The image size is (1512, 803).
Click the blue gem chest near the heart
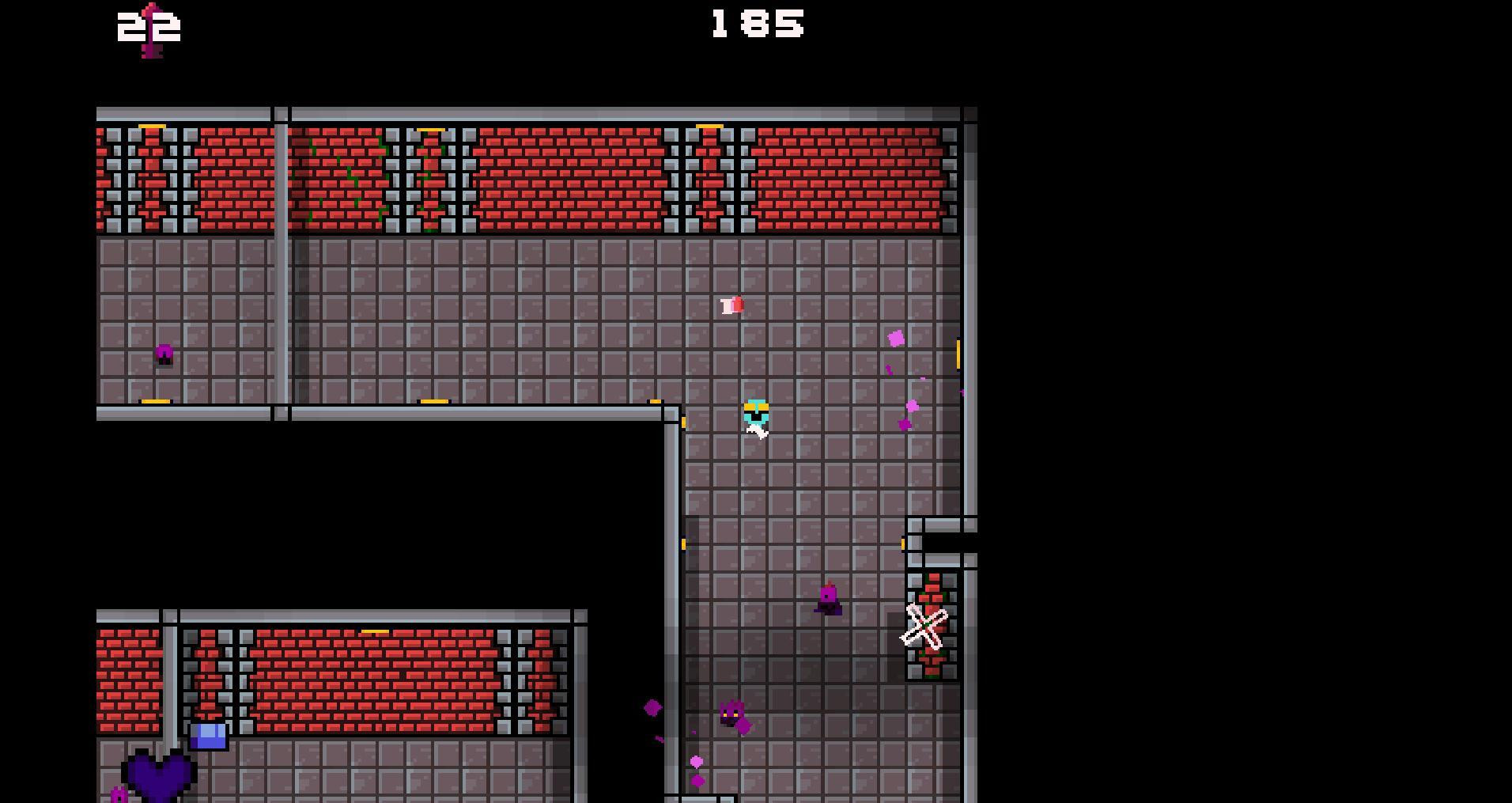[209, 735]
